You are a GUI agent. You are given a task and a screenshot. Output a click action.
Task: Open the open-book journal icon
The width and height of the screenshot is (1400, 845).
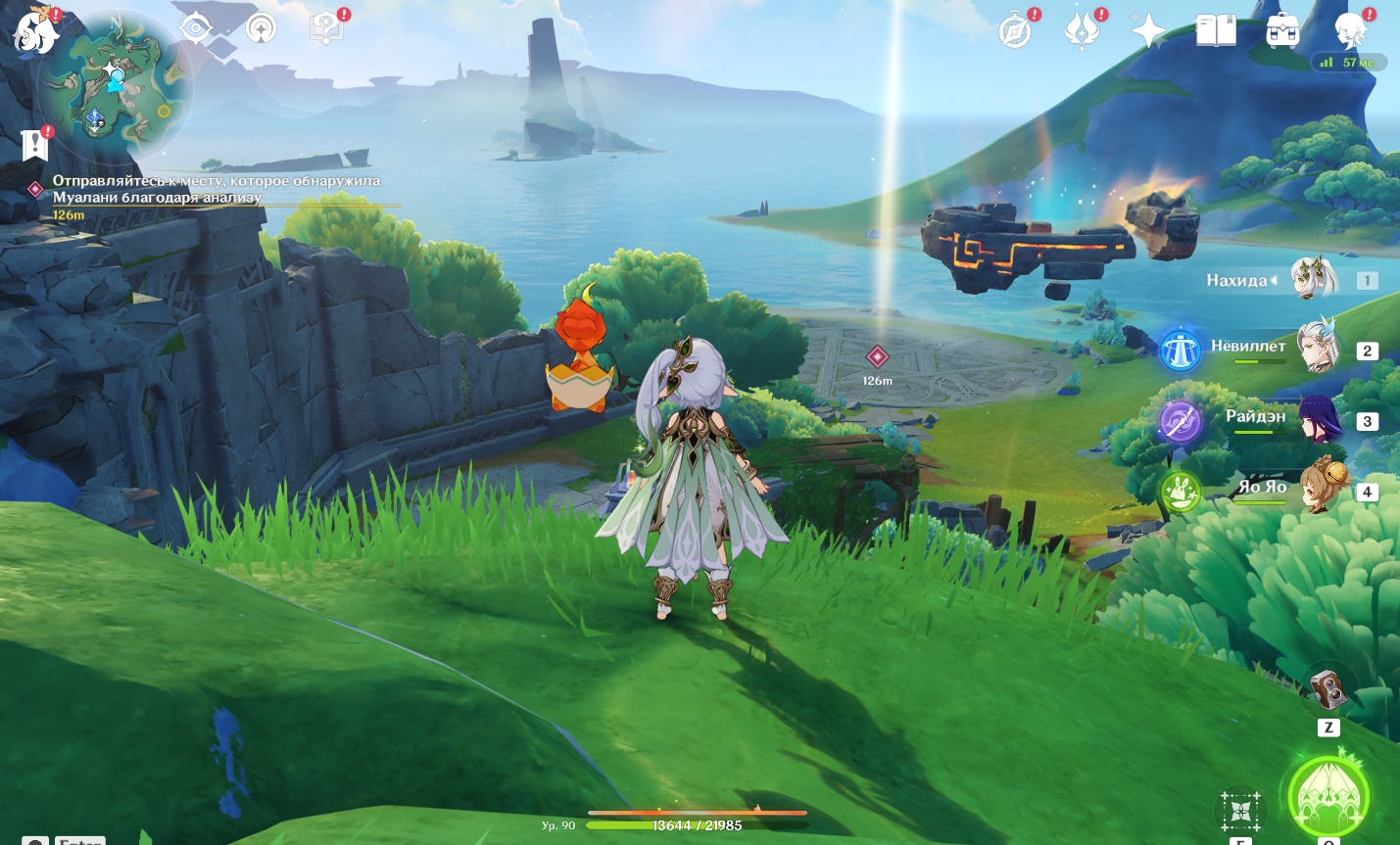click(1216, 31)
